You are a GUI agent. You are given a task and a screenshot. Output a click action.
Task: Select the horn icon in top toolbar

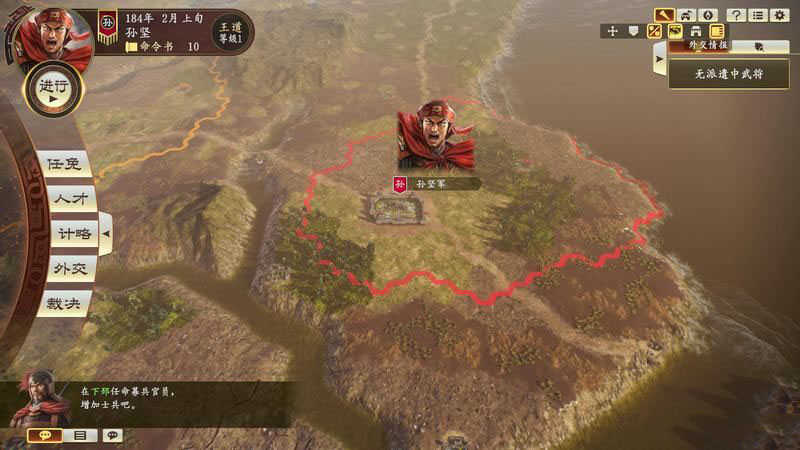click(x=665, y=15)
